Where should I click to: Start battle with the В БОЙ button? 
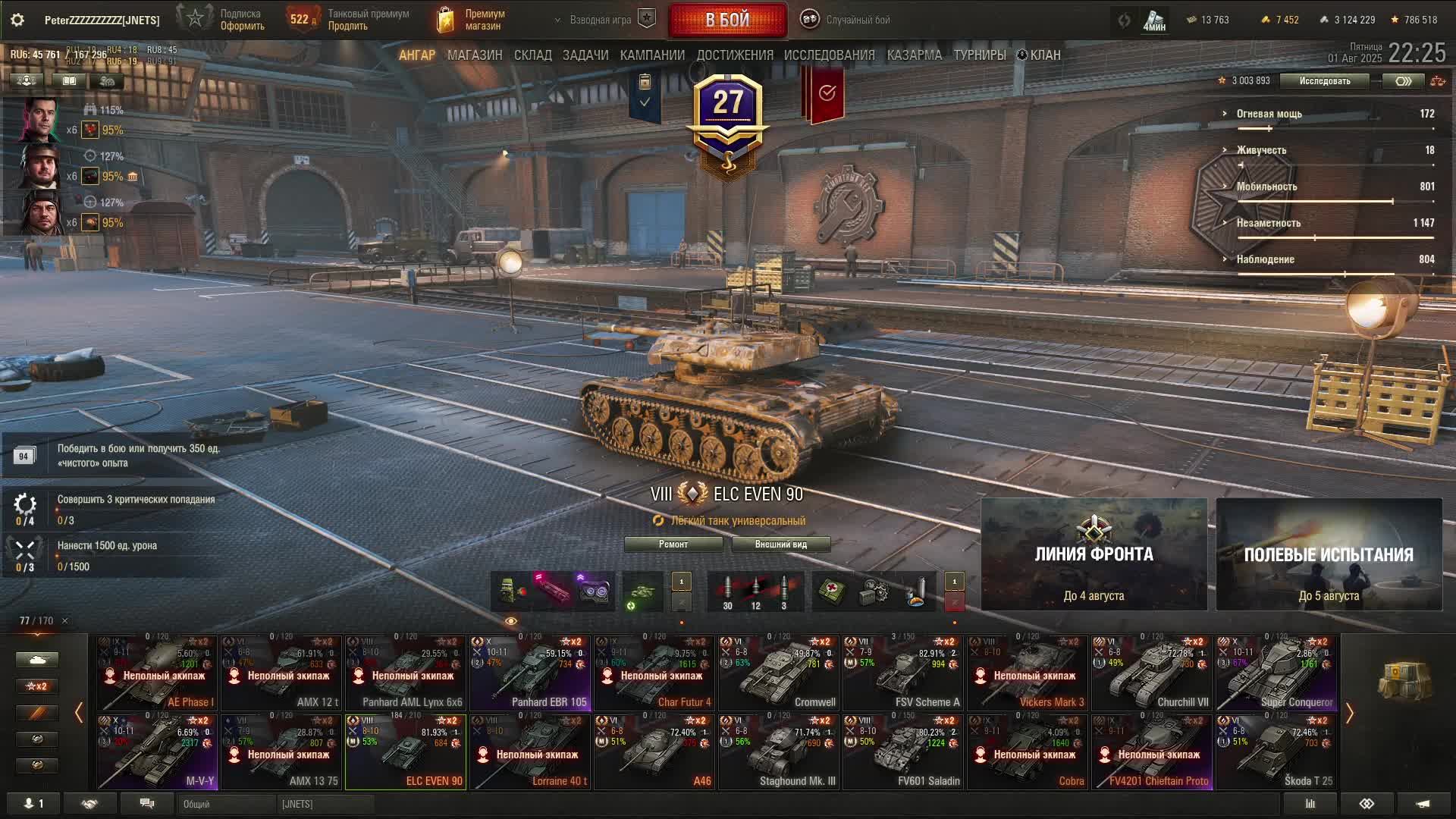tap(727, 20)
